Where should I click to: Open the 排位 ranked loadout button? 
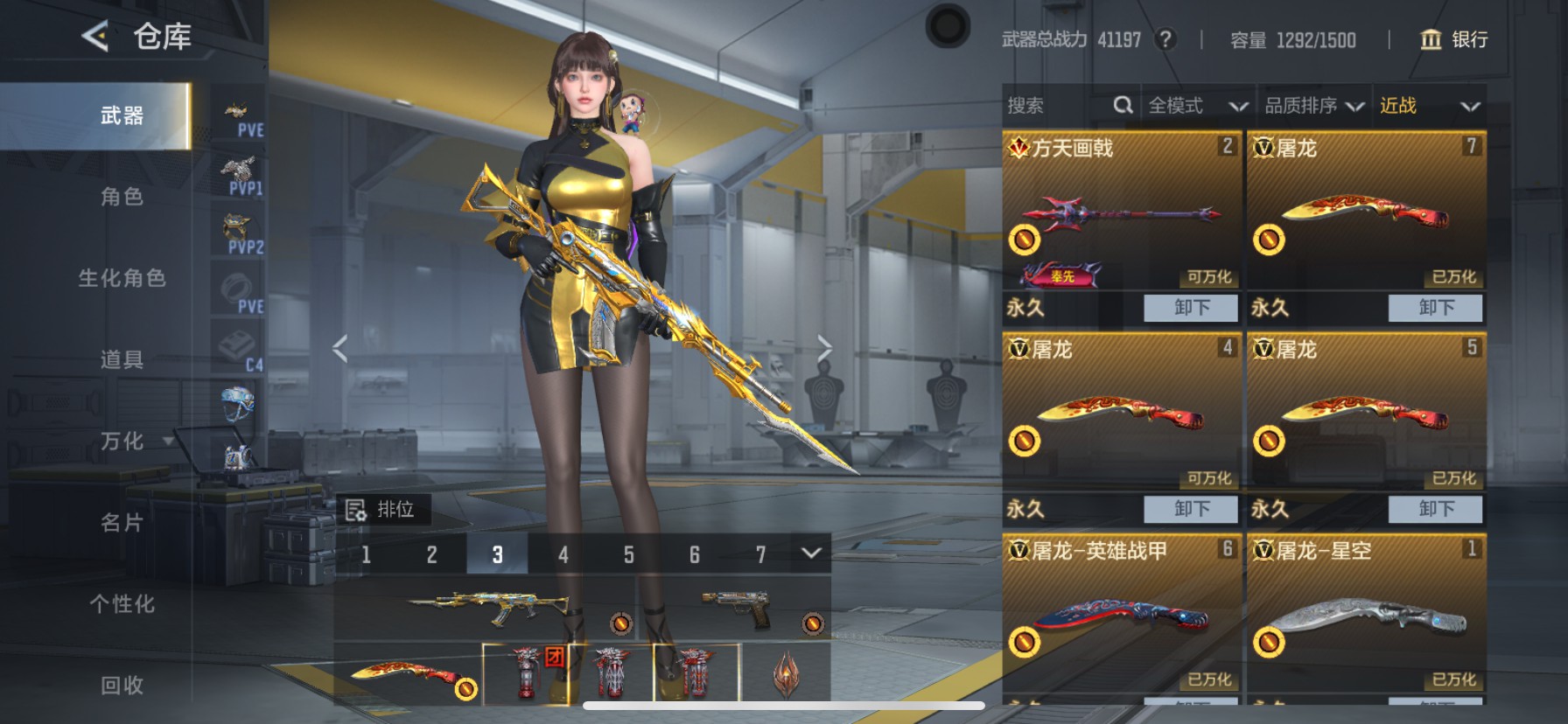(382, 509)
